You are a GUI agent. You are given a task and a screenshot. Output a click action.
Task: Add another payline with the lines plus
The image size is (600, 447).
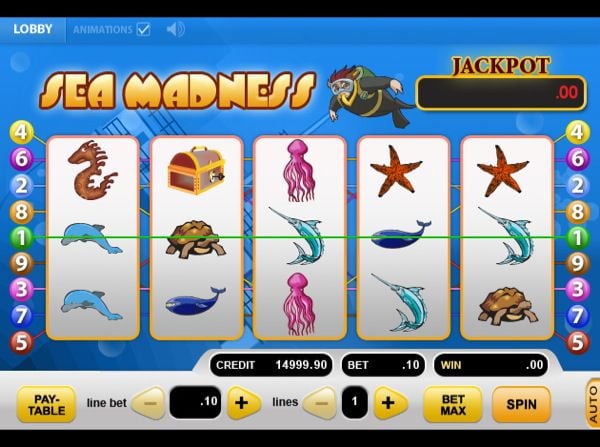click(x=390, y=403)
